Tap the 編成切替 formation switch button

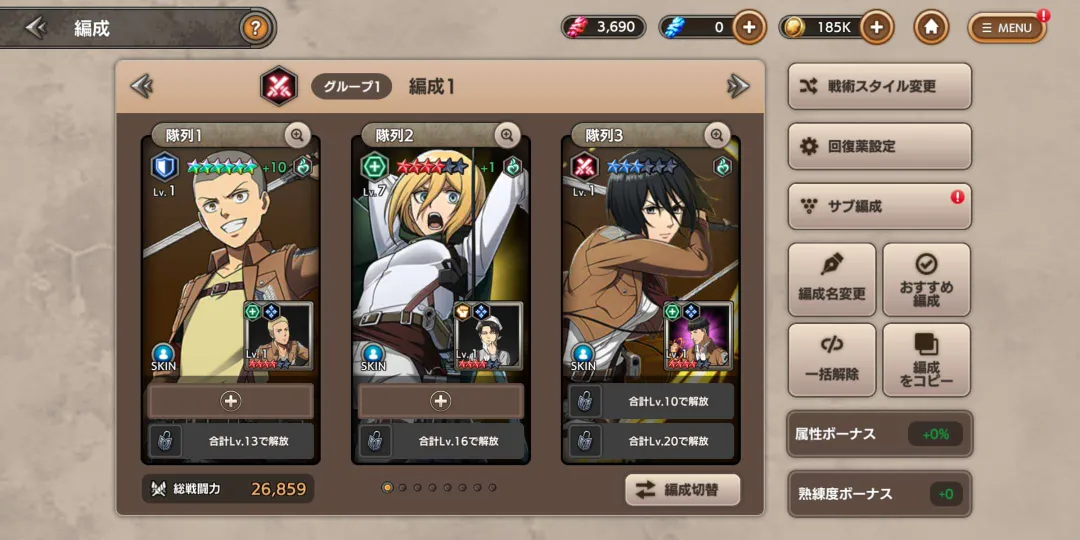[683, 490]
